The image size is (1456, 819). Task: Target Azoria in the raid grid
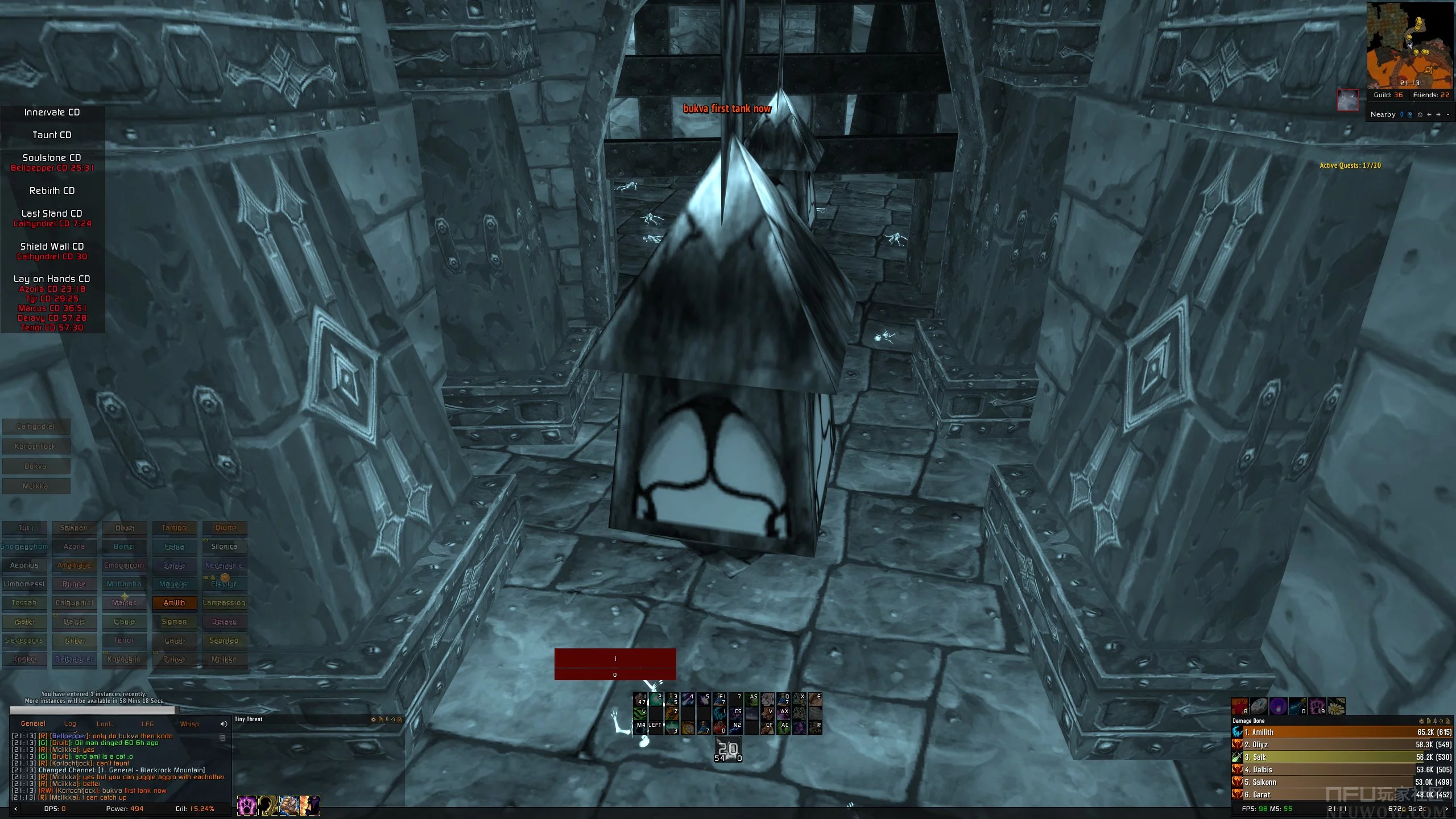click(74, 547)
